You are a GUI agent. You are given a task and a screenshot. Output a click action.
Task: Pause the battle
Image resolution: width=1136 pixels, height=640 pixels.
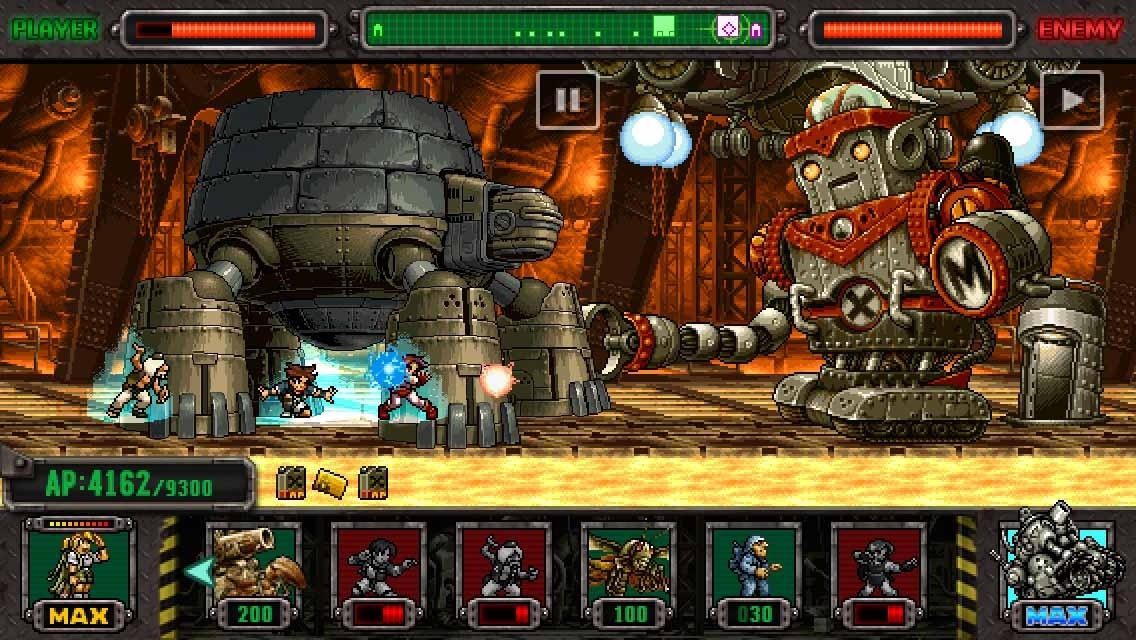pos(567,100)
